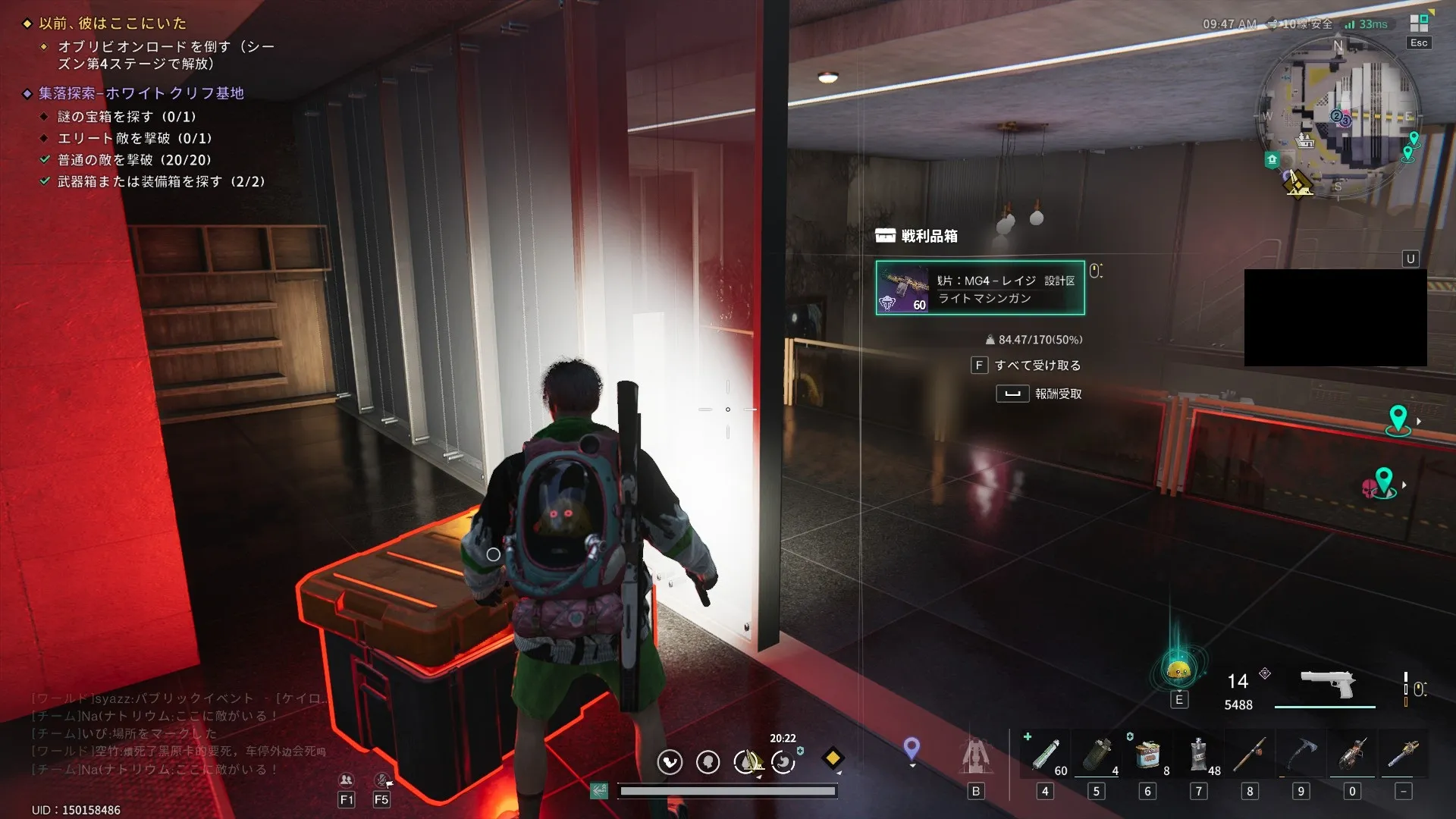Select the green syringe healing item slot

point(1045,756)
